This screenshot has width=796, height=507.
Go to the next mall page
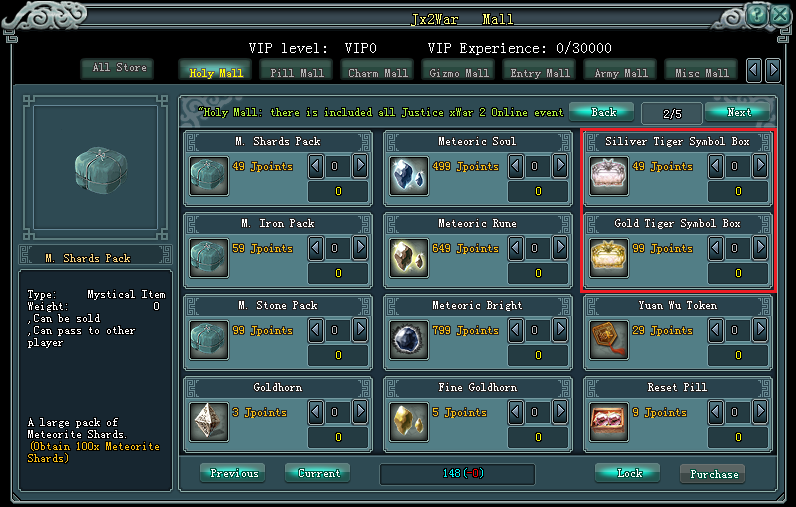coord(739,112)
